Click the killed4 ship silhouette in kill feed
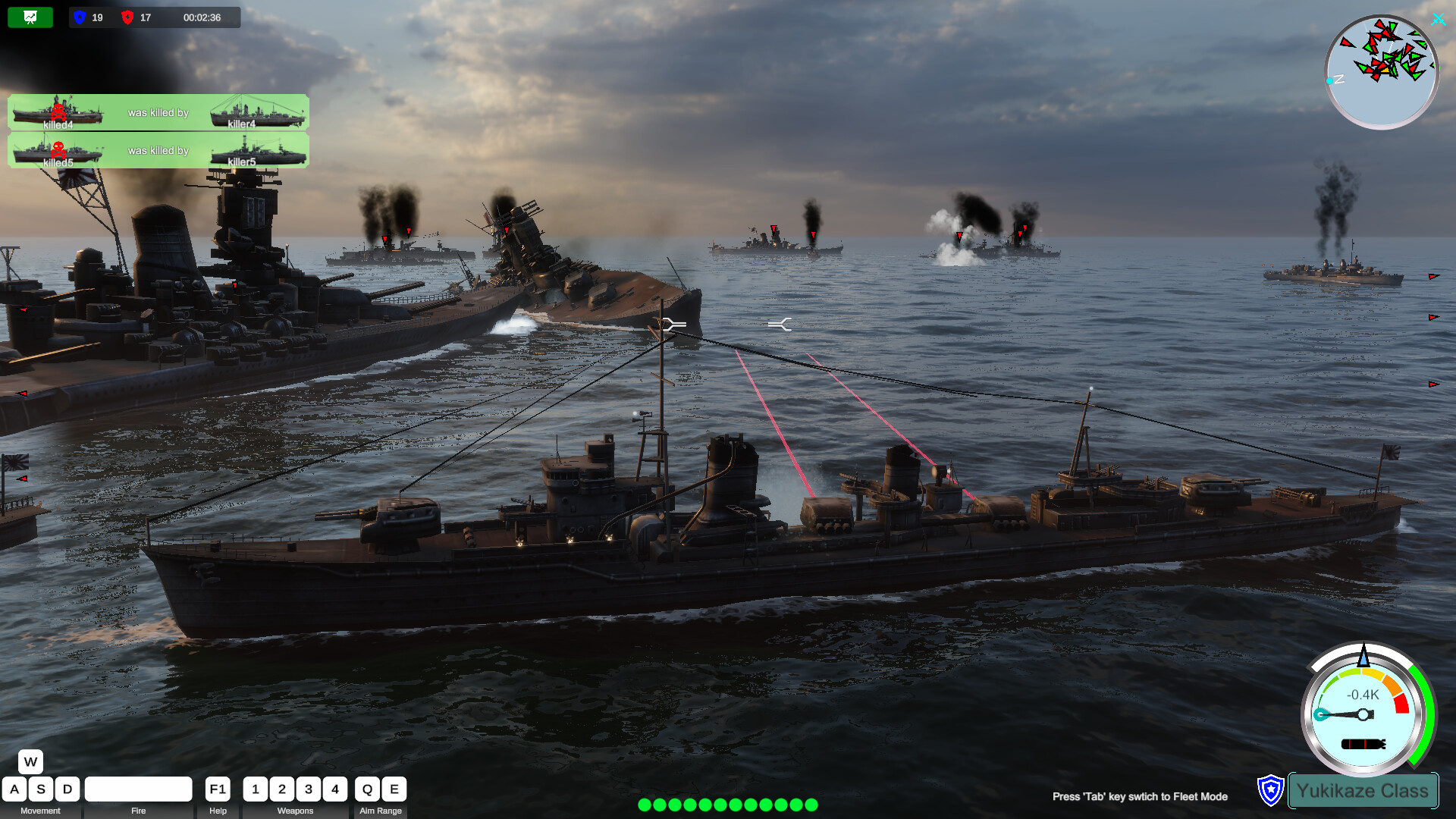1456x819 pixels. (57, 111)
